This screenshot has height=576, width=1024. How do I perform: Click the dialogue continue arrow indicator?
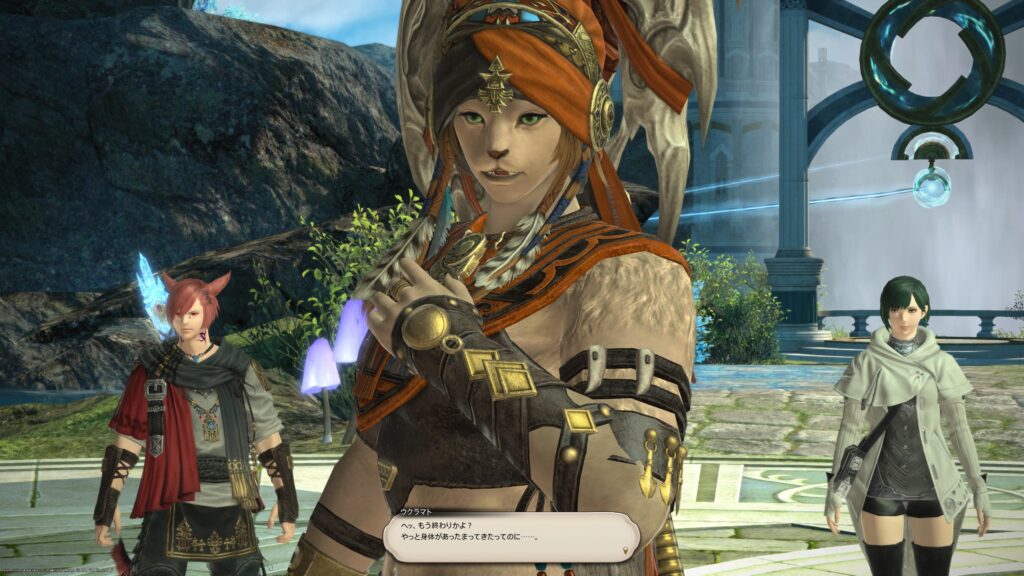(626, 550)
